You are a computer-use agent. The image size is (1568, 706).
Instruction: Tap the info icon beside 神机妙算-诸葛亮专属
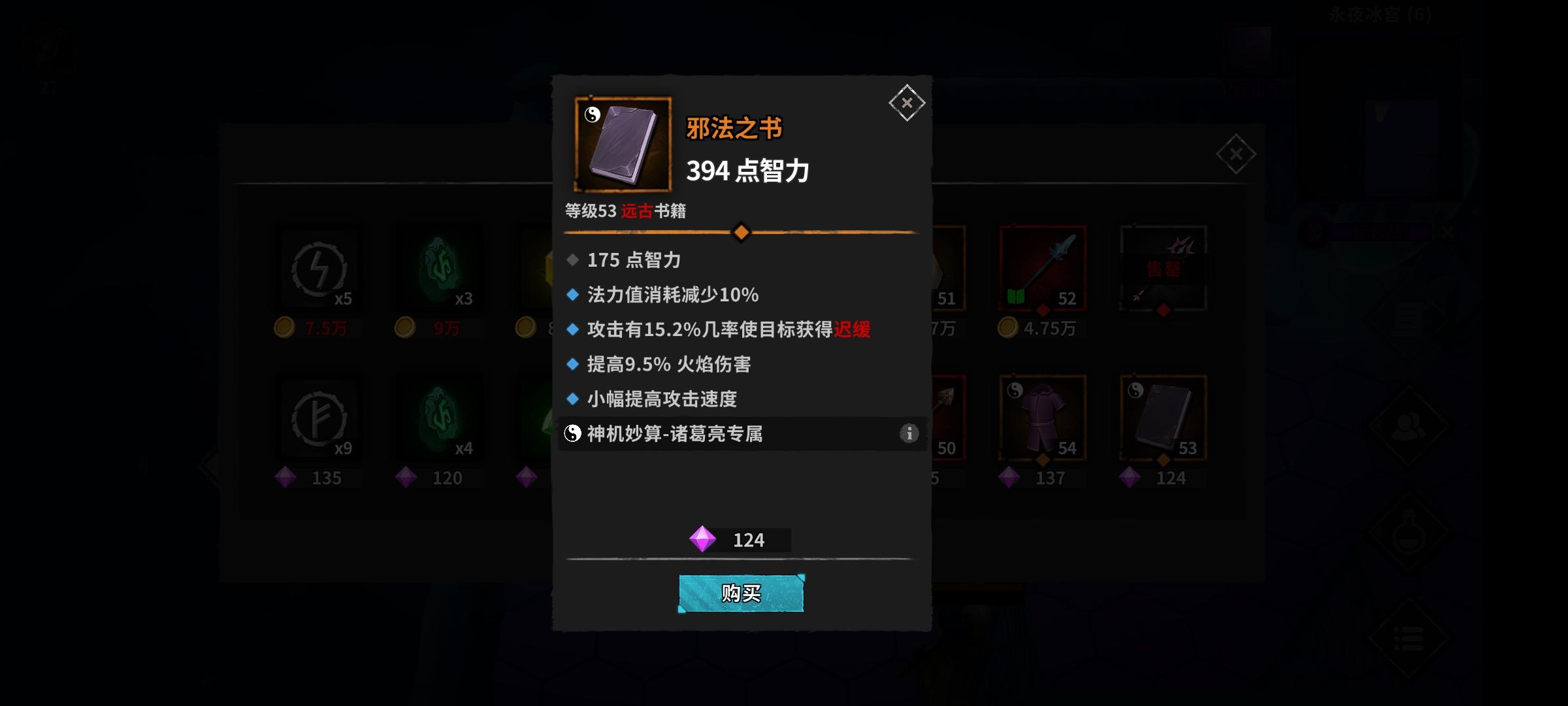click(x=908, y=433)
